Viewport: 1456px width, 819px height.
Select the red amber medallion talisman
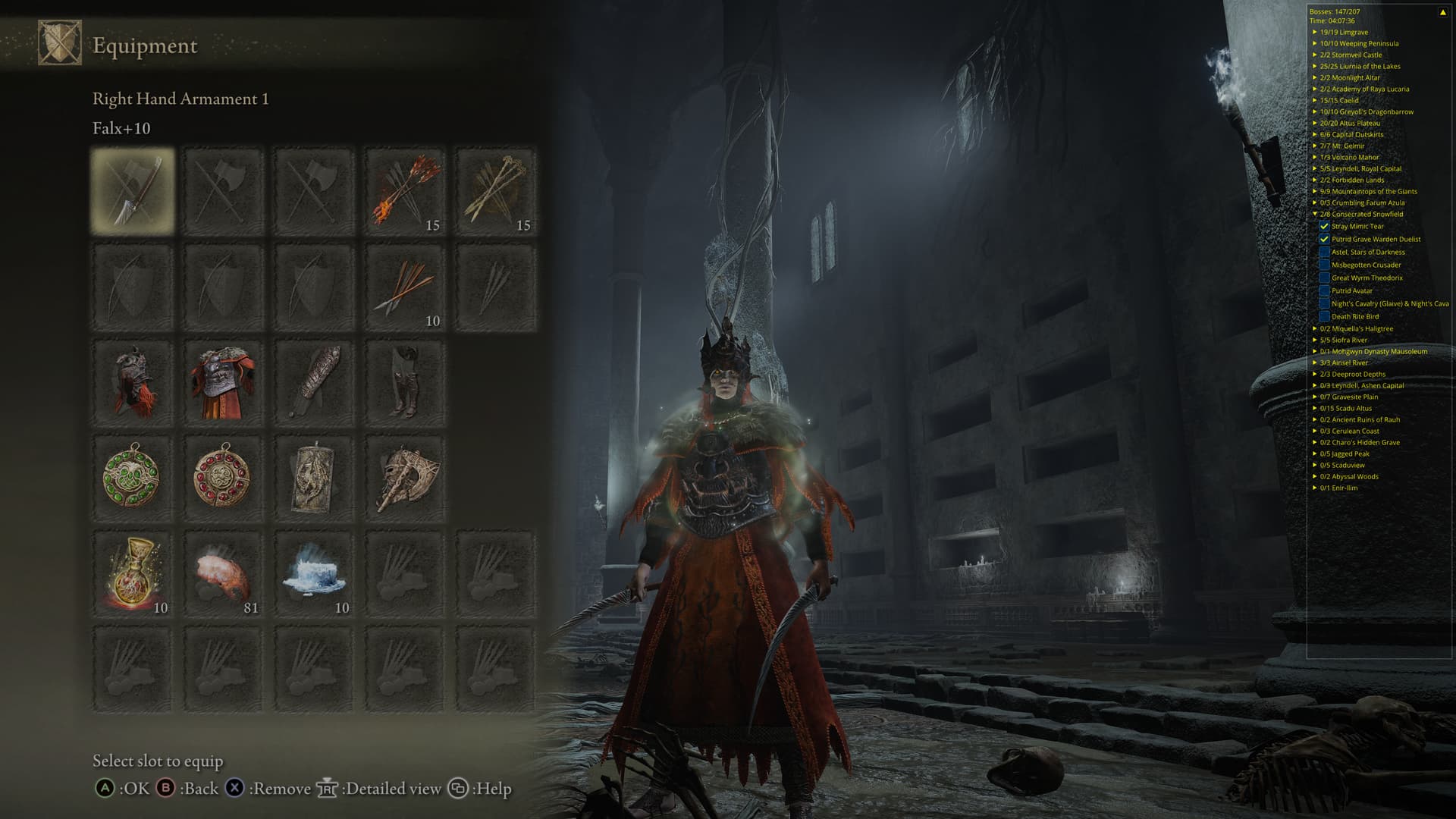click(x=223, y=478)
